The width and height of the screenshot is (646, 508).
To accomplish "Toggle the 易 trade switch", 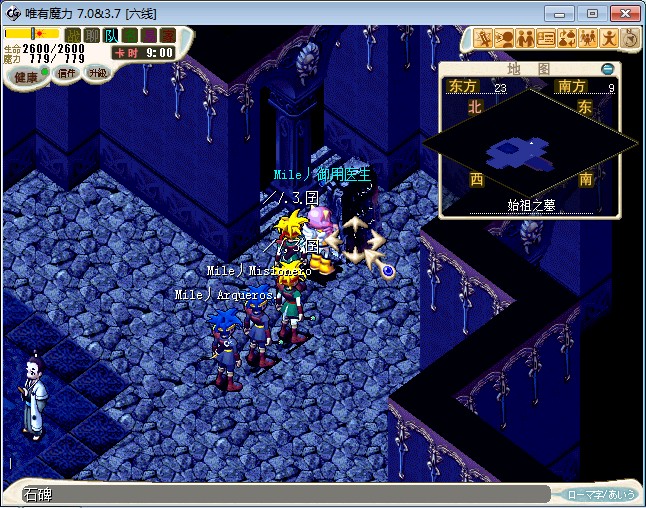I will click(x=148, y=35).
